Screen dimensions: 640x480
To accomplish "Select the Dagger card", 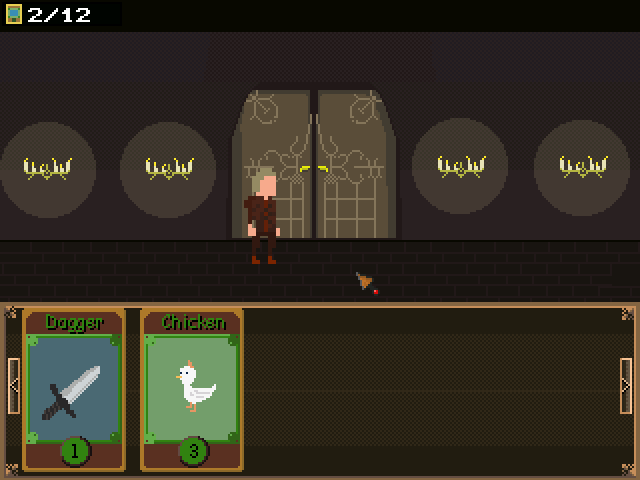I will tap(74, 390).
